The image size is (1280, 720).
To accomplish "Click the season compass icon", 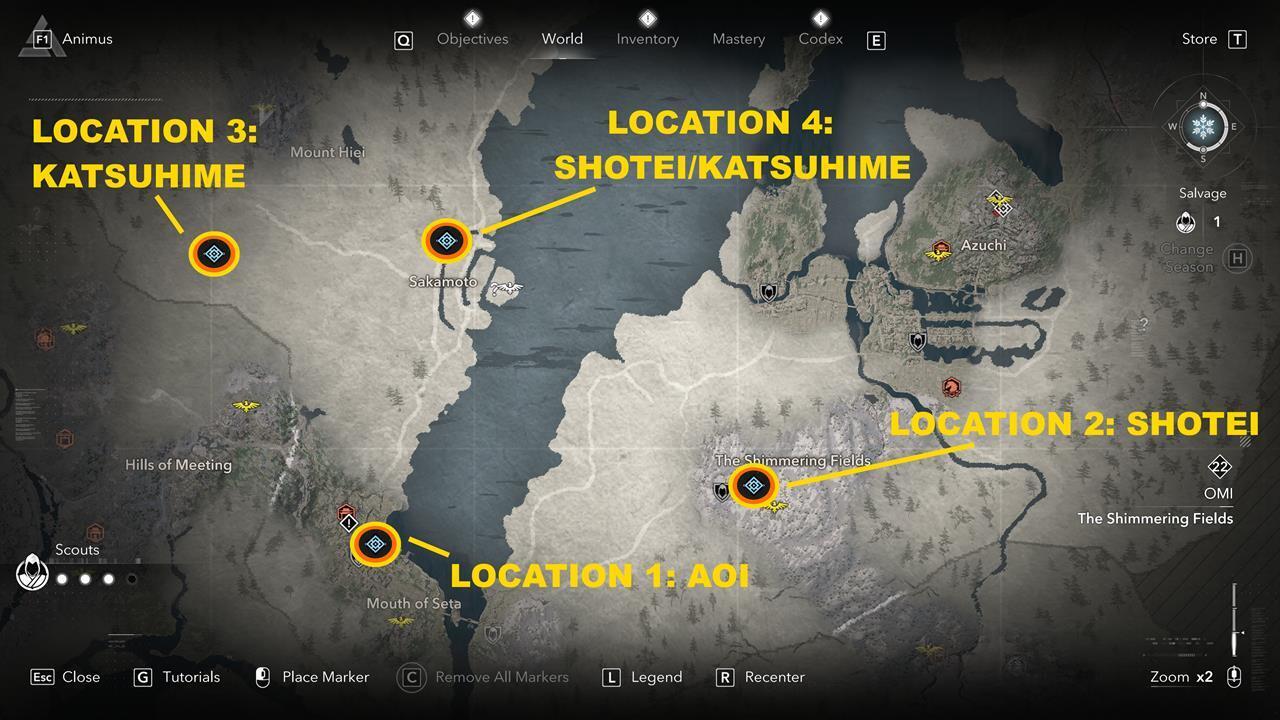I will [x=1203, y=127].
